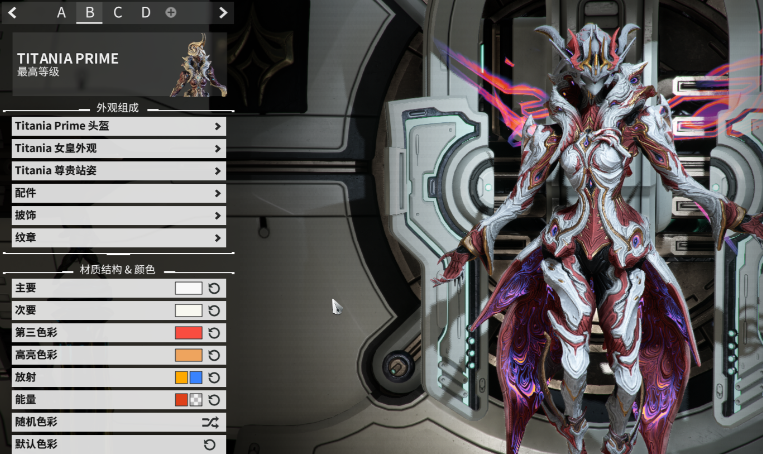Open the 纹章 sigil menu
This screenshot has width=763, height=454.
pos(118,238)
